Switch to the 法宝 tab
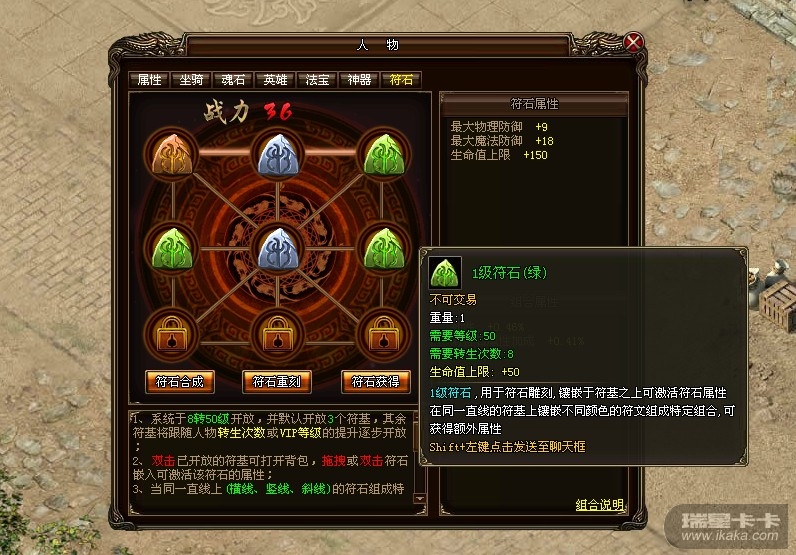Image resolution: width=796 pixels, height=555 pixels. 317,80
